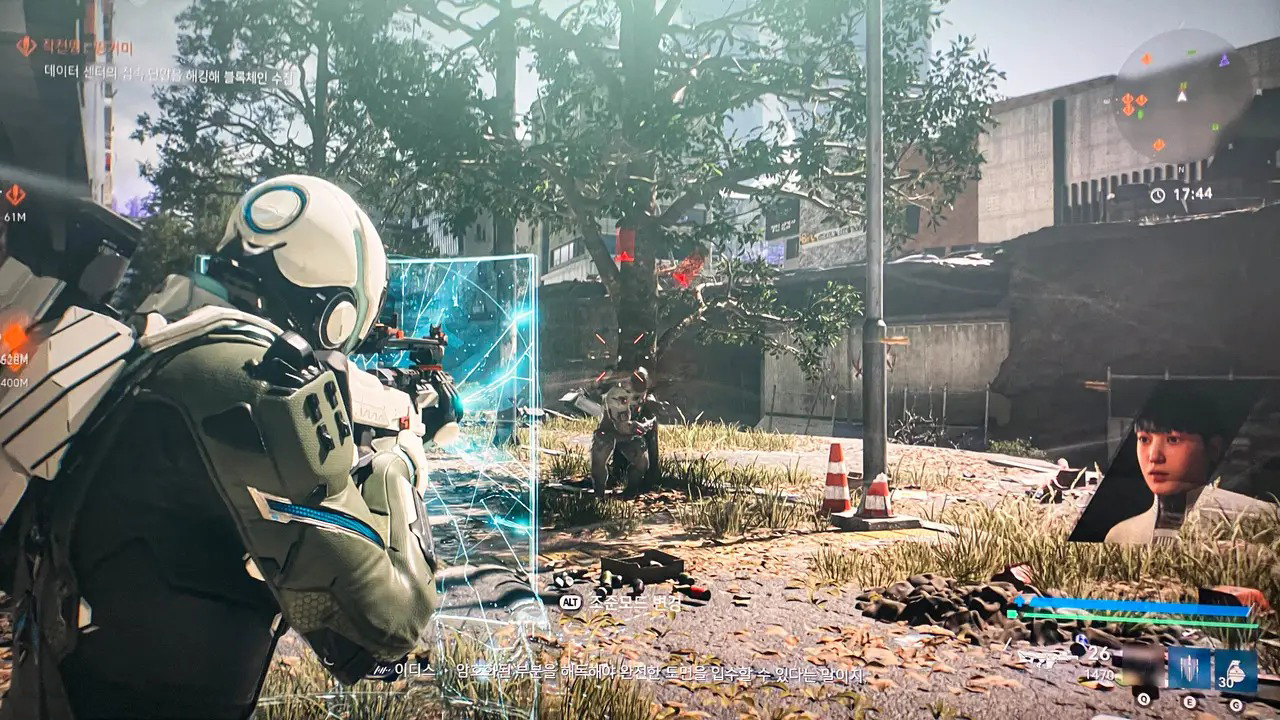Click the orange 61M waypoint marker
1280x720 pixels.
click(x=15, y=194)
